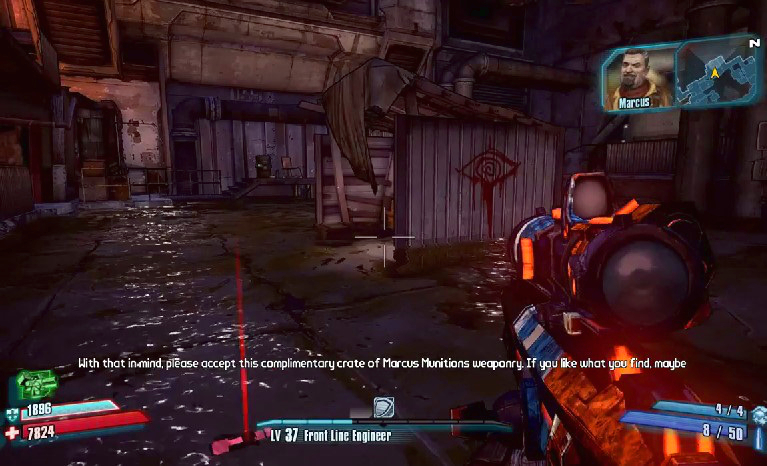The image size is (767, 466).
Task: Activate the action skill icon above XP bar
Action: coord(385,406)
